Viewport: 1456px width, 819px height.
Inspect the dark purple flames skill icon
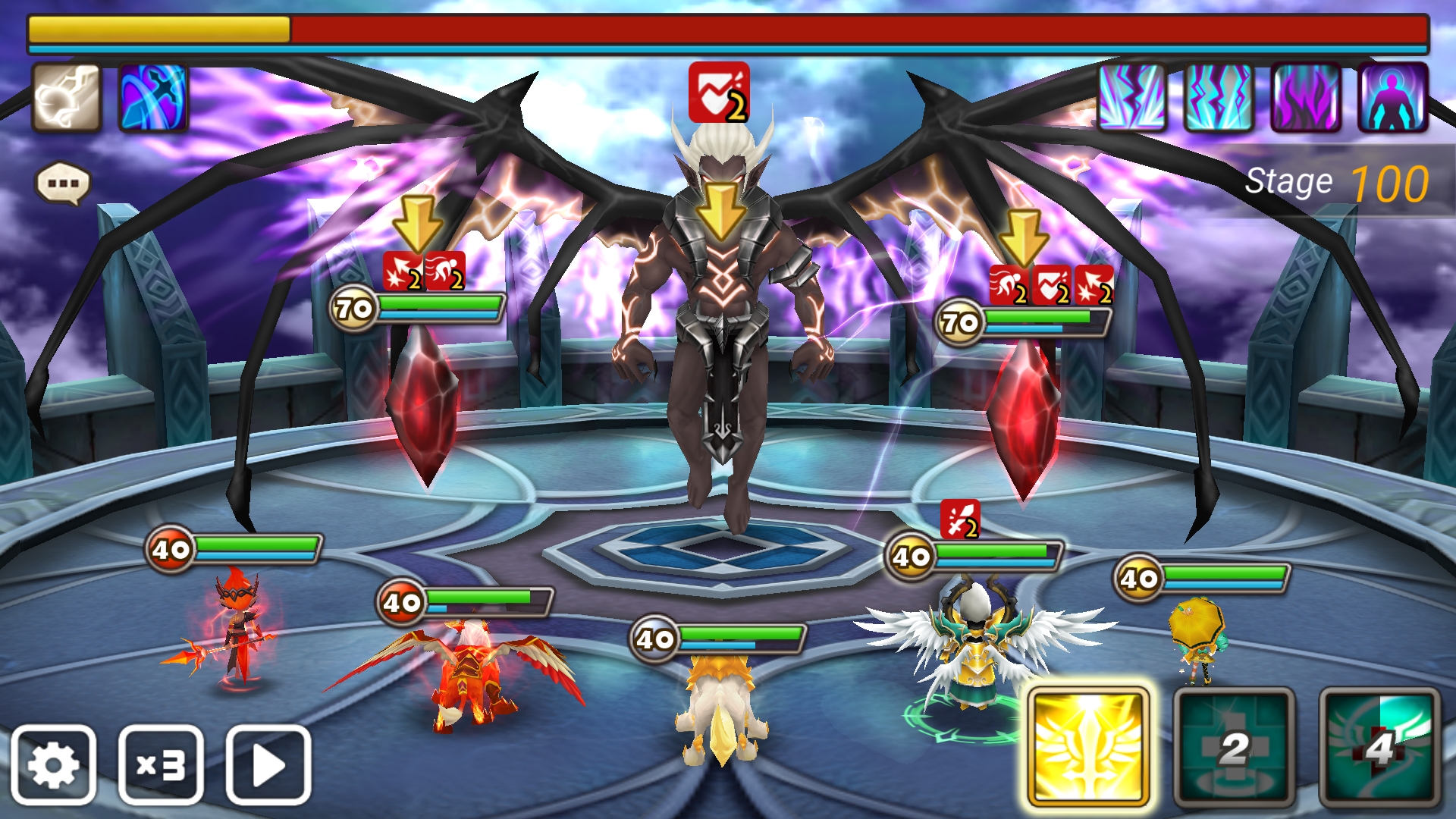[x=1306, y=98]
